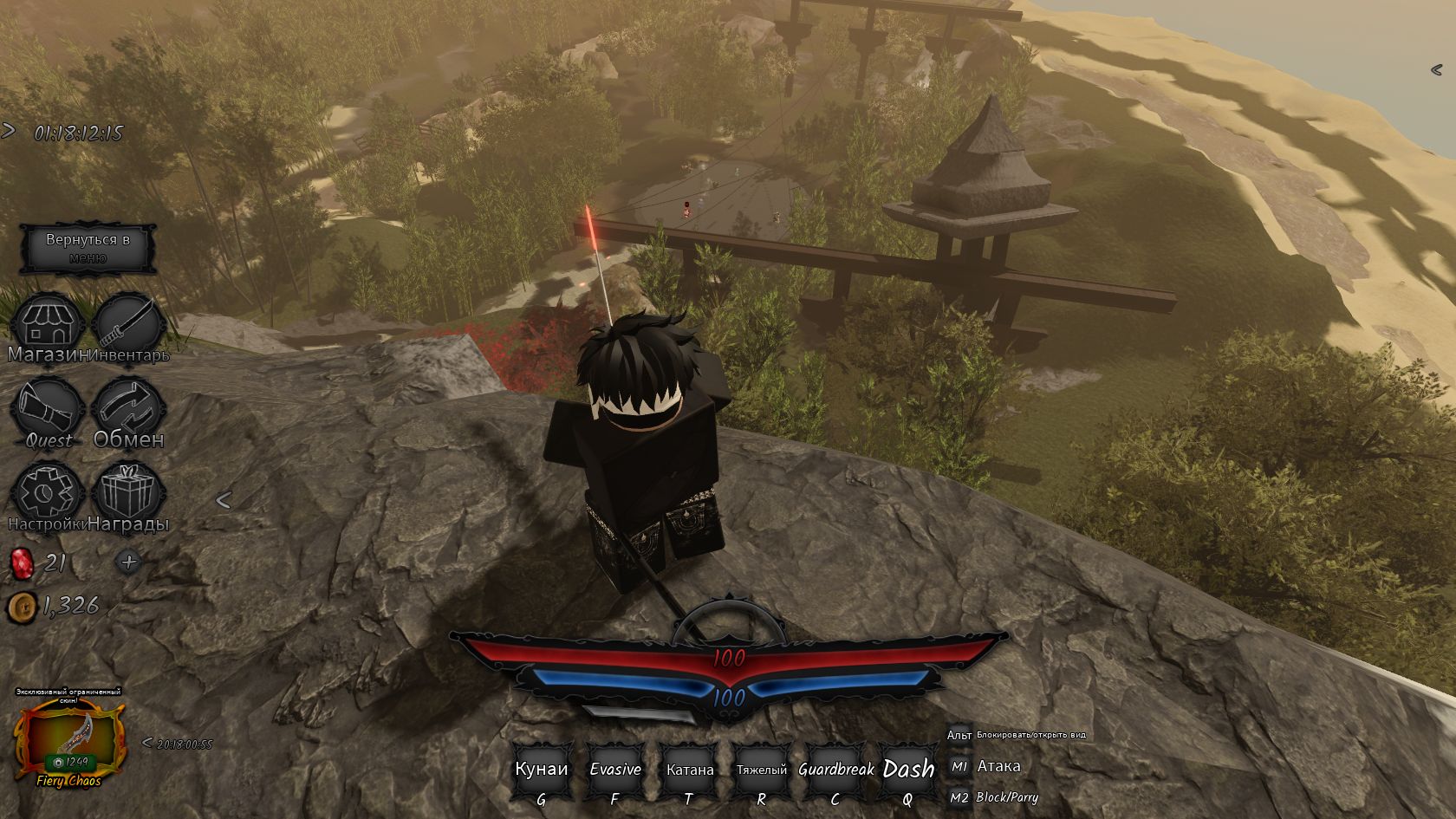Open the Настройки settings gear

click(49, 494)
